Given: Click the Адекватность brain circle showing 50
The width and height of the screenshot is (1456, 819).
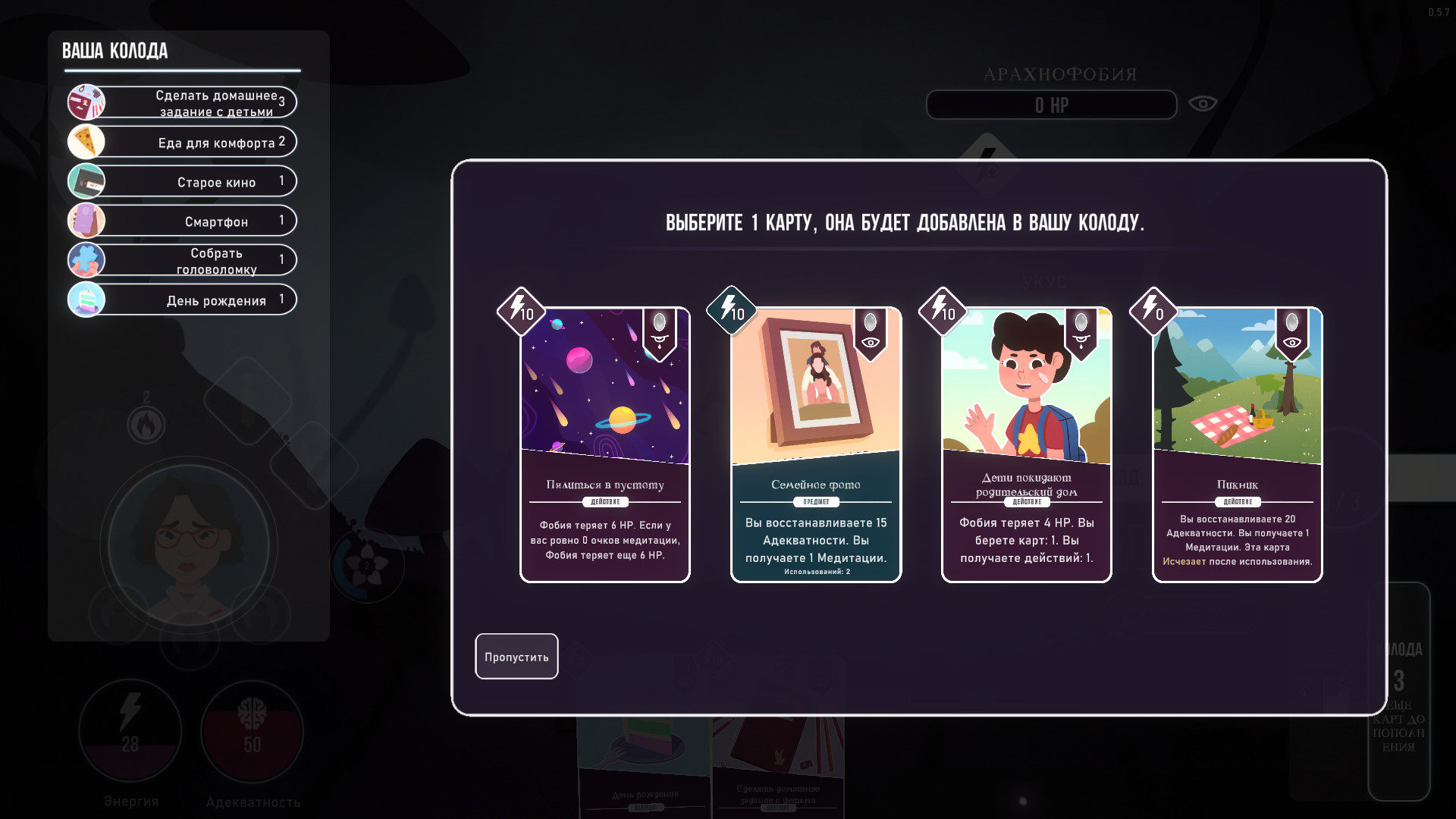Looking at the screenshot, I should tap(252, 730).
